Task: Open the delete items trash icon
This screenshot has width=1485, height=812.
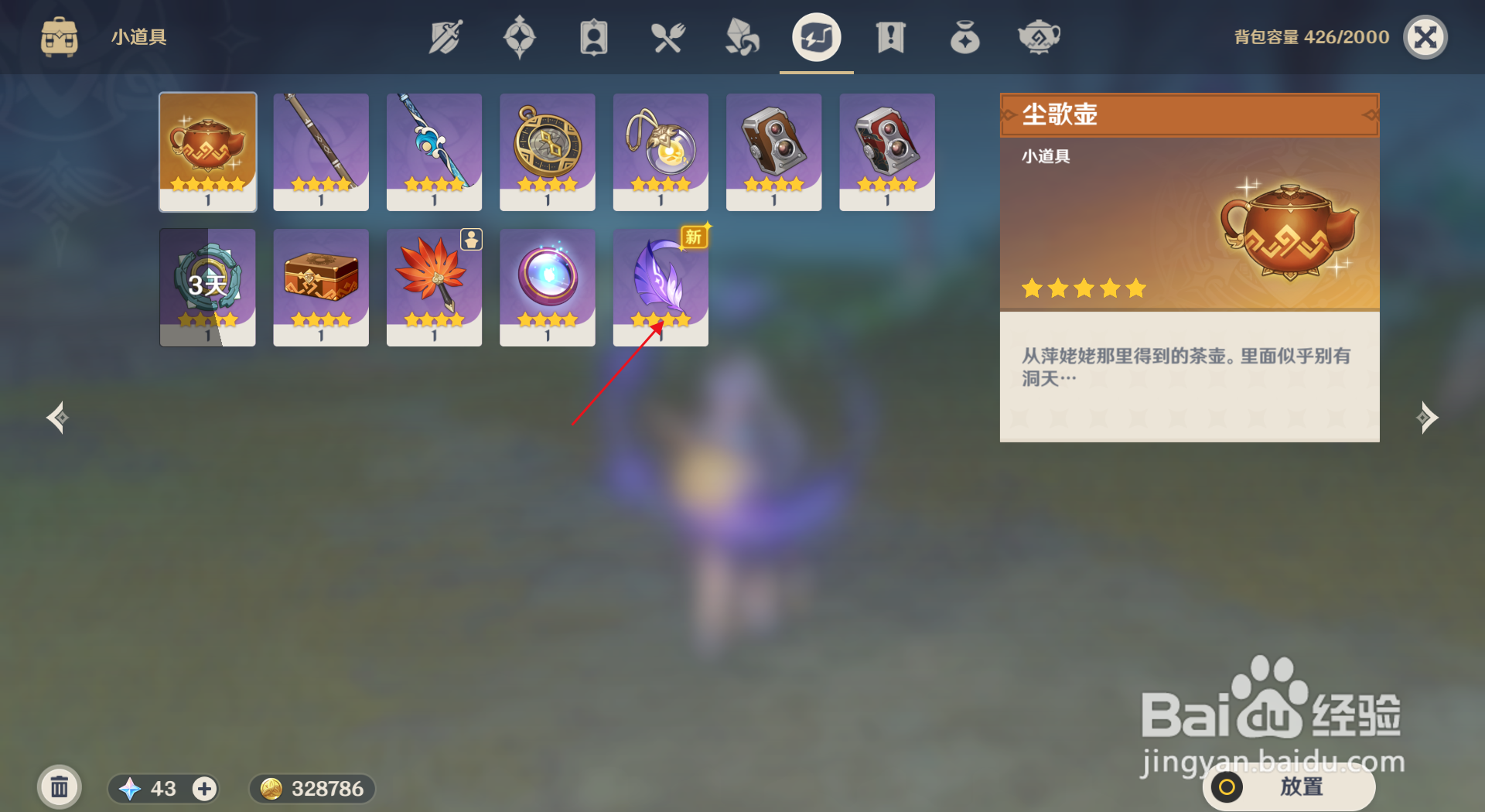Action: 59,786
